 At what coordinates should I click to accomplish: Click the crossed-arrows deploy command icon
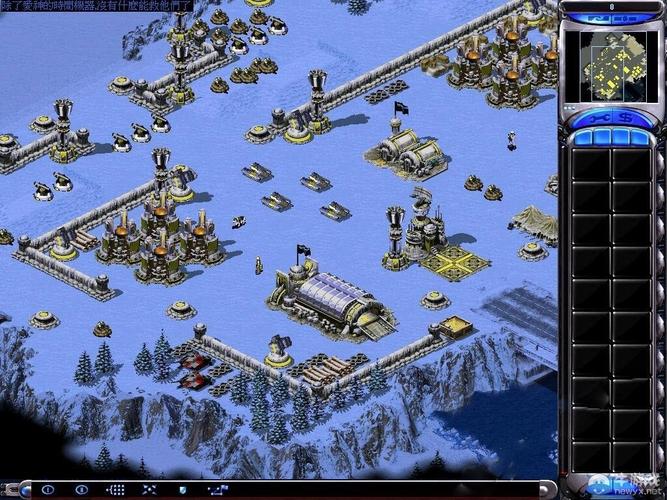tap(150, 490)
